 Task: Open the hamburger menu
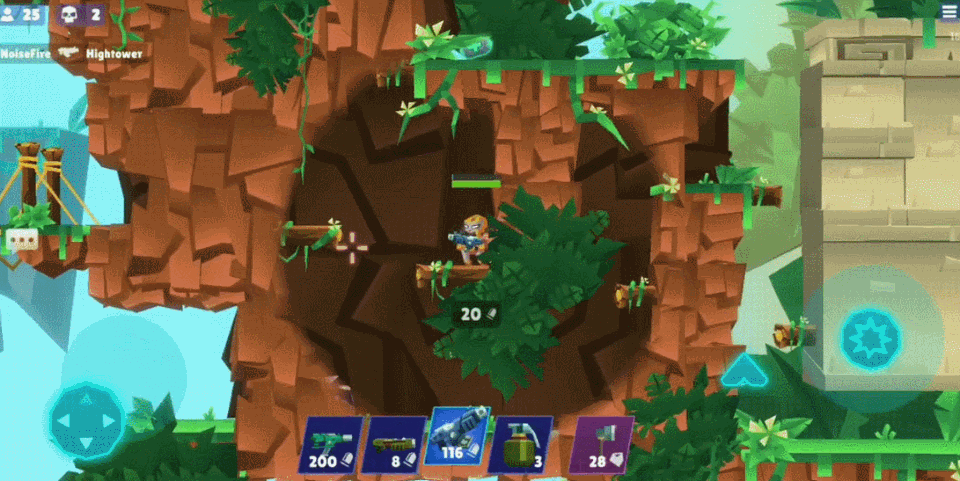point(948,11)
